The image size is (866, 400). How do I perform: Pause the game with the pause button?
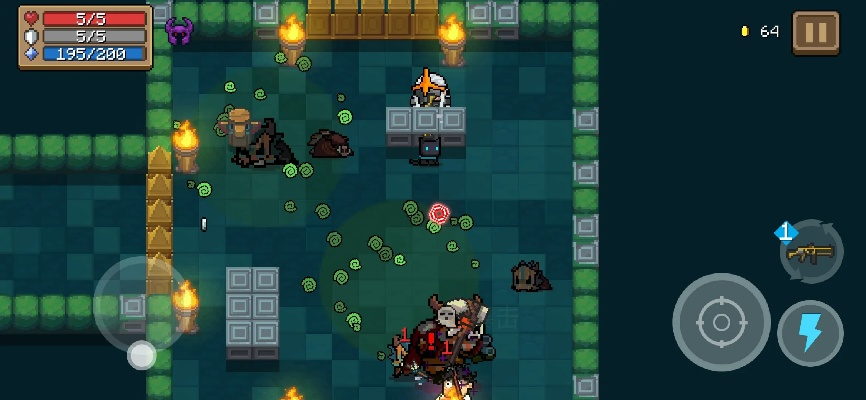click(x=816, y=32)
